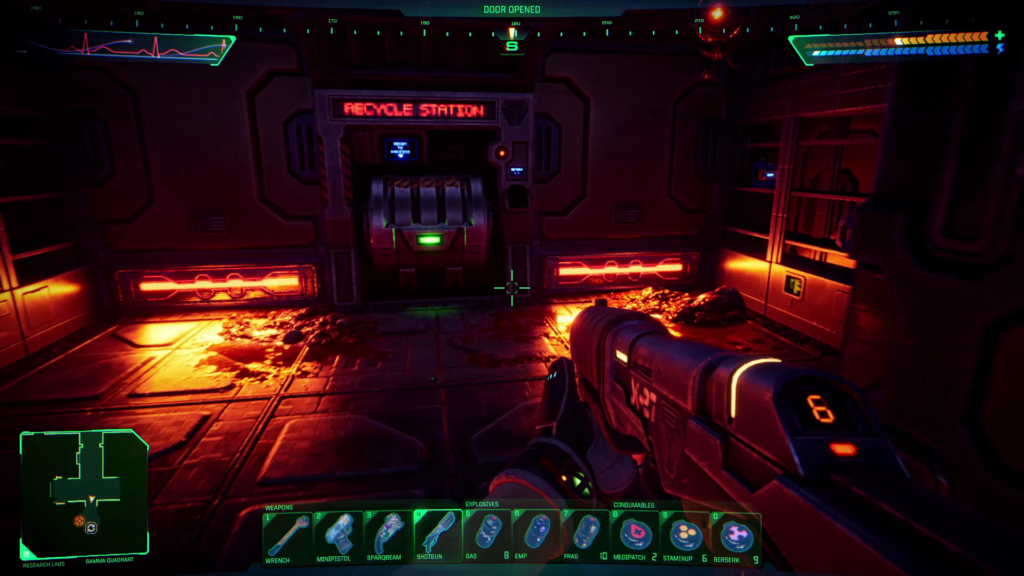
Task: Use the Berserk patch slot
Action: 735,535
